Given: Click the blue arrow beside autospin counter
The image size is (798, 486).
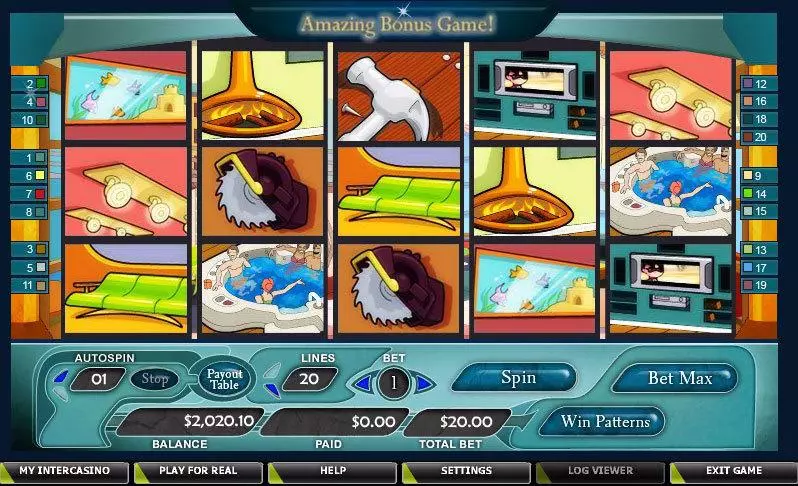Looking at the screenshot, I should click(x=60, y=378).
